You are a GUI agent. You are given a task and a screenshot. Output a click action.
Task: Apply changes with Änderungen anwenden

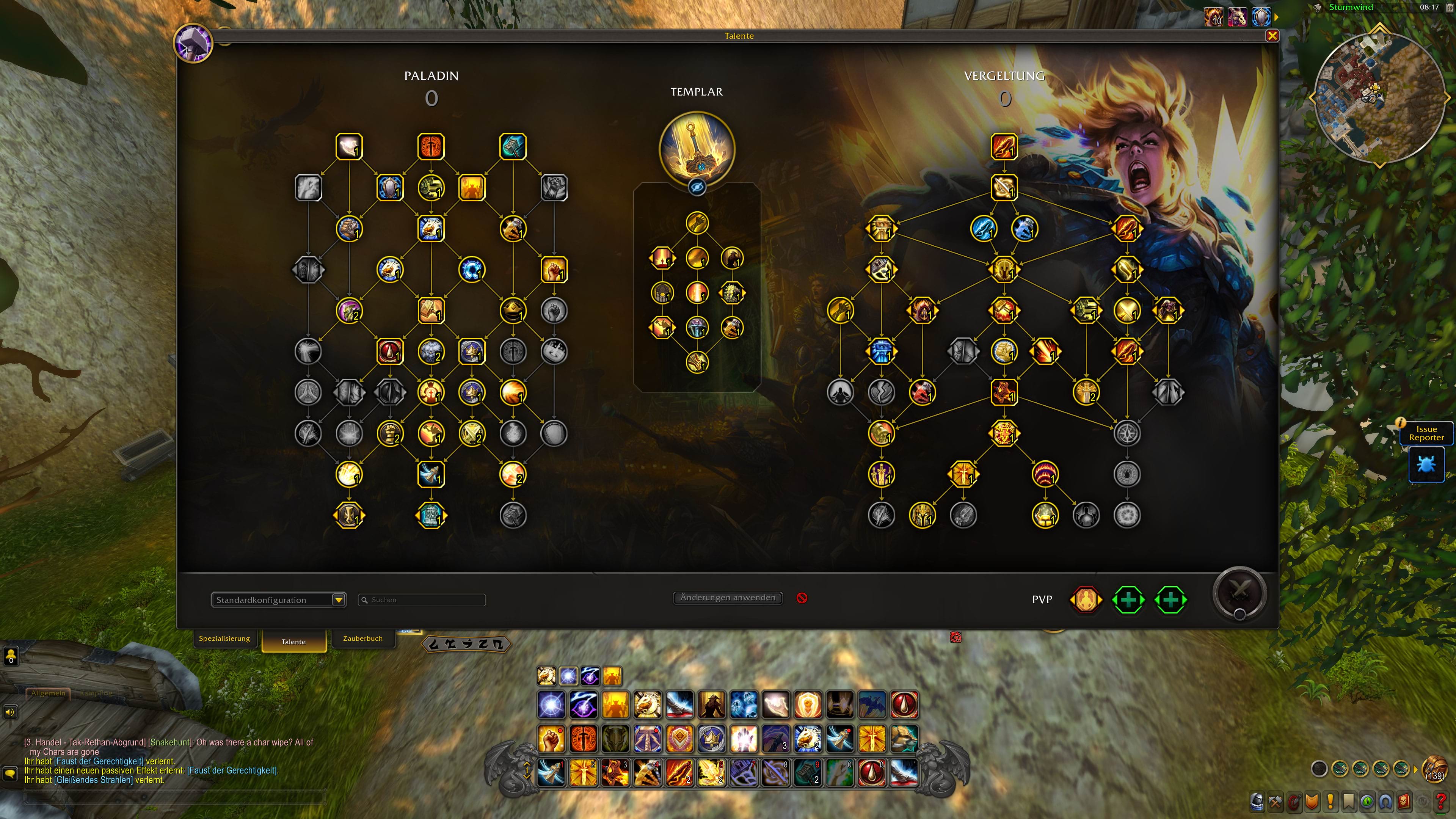pos(728,598)
